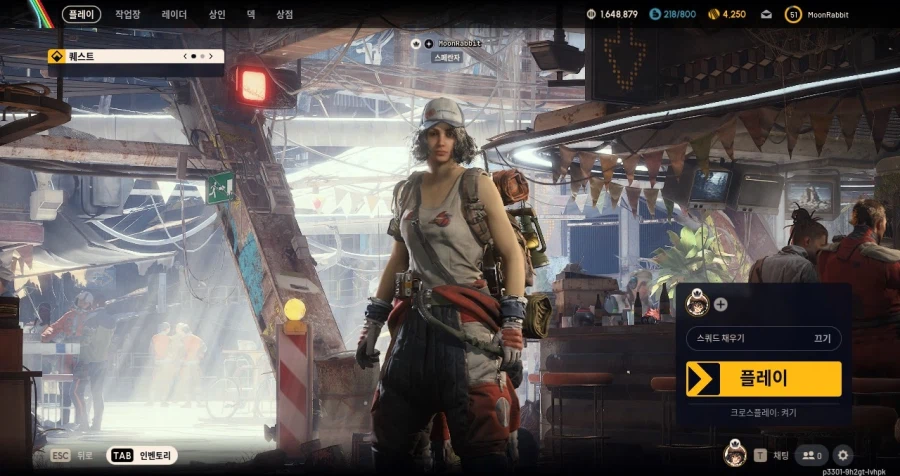Open the settings gear icon
This screenshot has width=900, height=476.
point(842,455)
